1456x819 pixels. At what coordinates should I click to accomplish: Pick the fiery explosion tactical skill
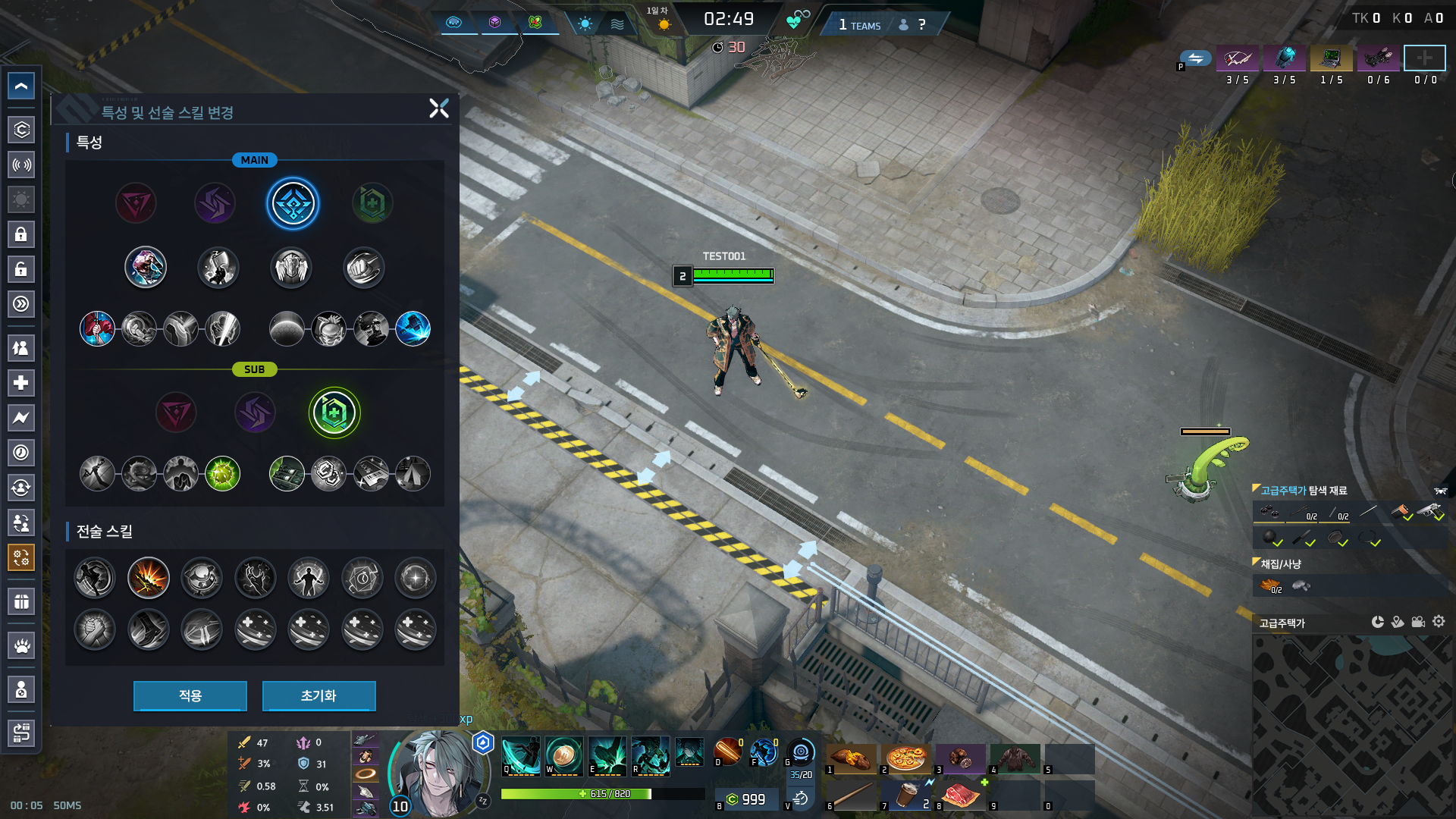[149, 578]
